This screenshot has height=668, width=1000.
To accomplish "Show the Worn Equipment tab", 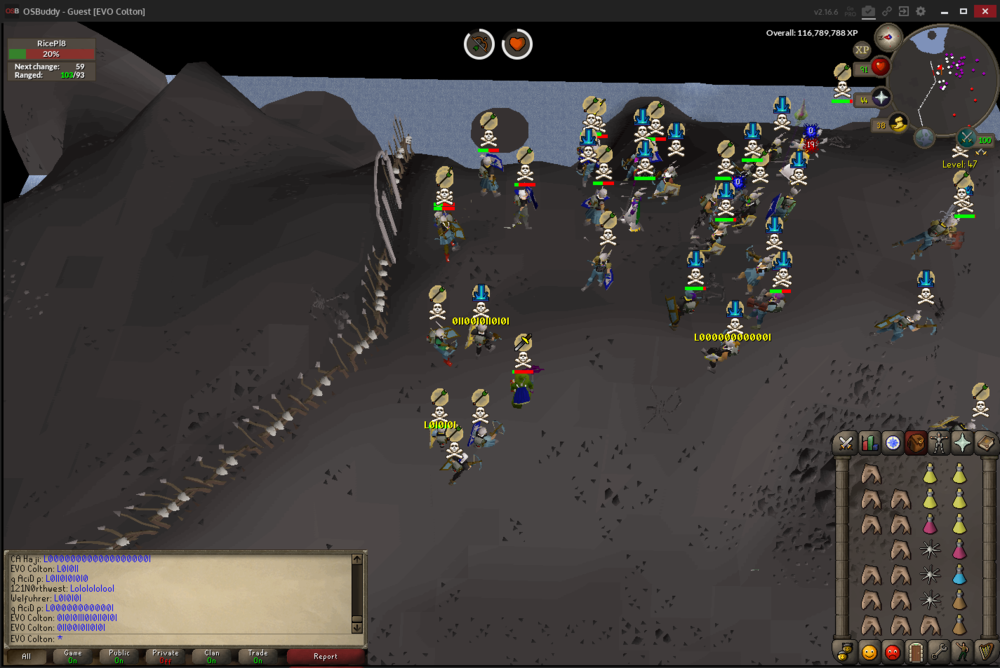I will tap(939, 443).
